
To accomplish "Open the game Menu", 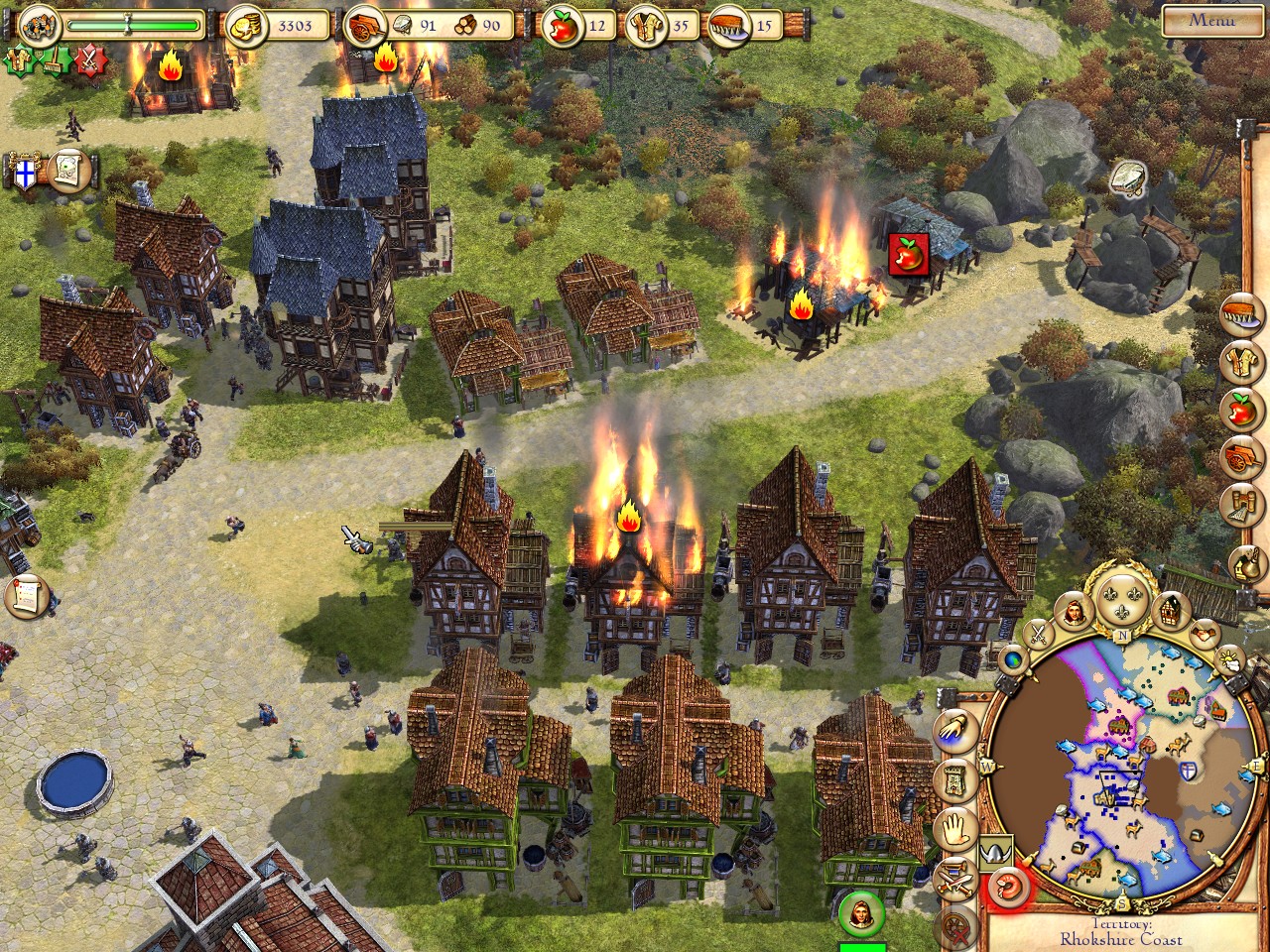I will [1211, 21].
